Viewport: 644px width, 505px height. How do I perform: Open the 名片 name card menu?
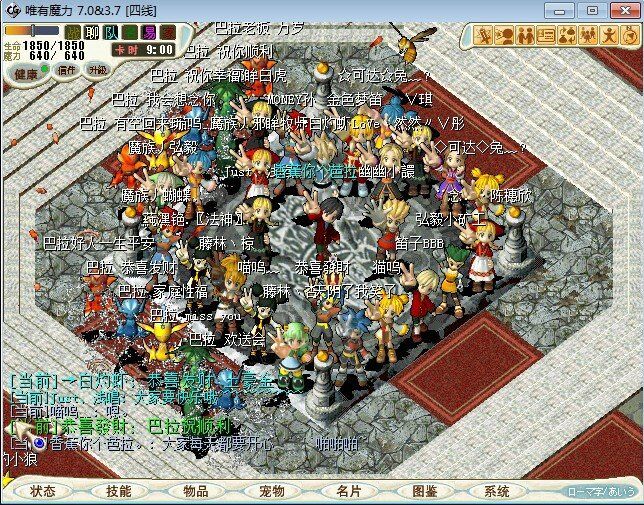click(348, 491)
